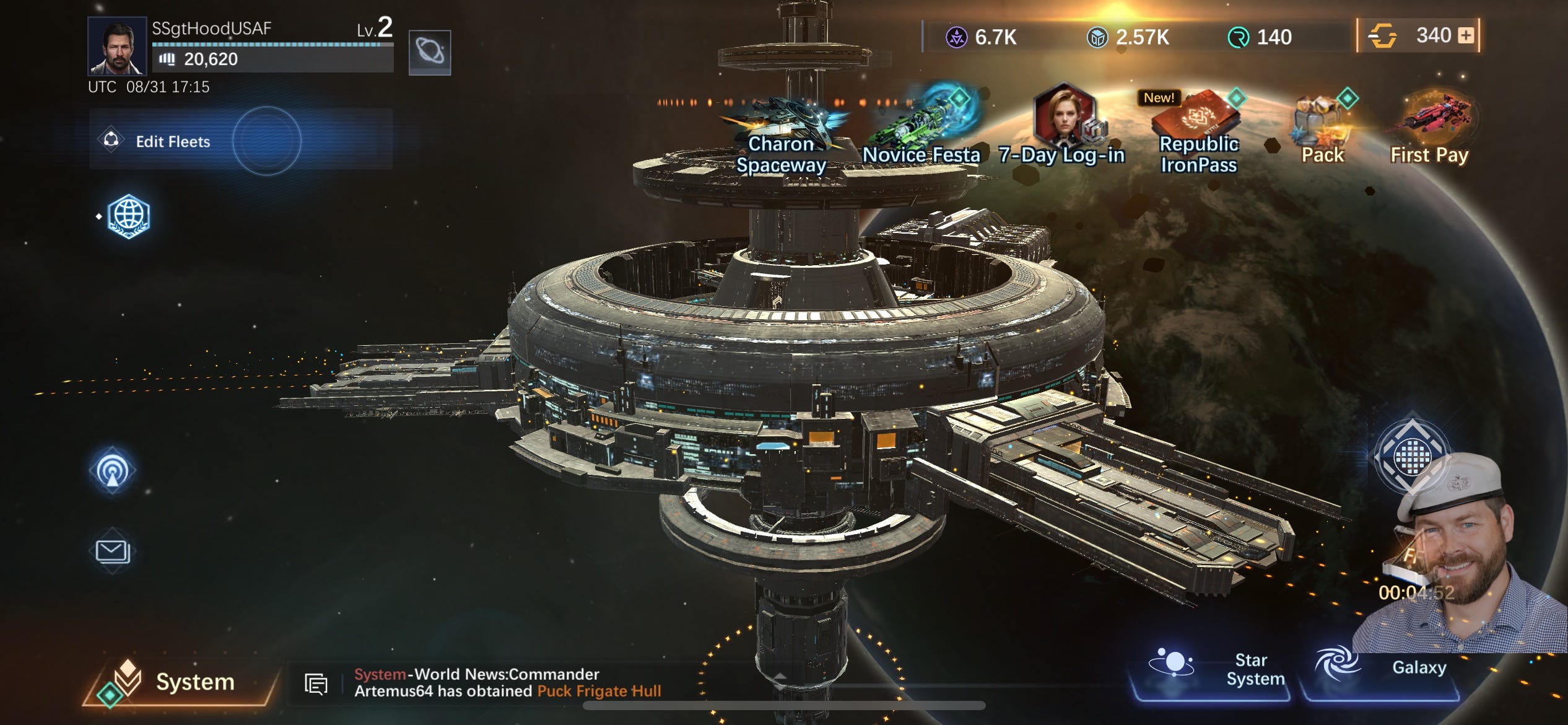Tap the planet icon beside the level
Image resolution: width=1568 pixels, height=725 pixels.
pyautogui.click(x=430, y=52)
